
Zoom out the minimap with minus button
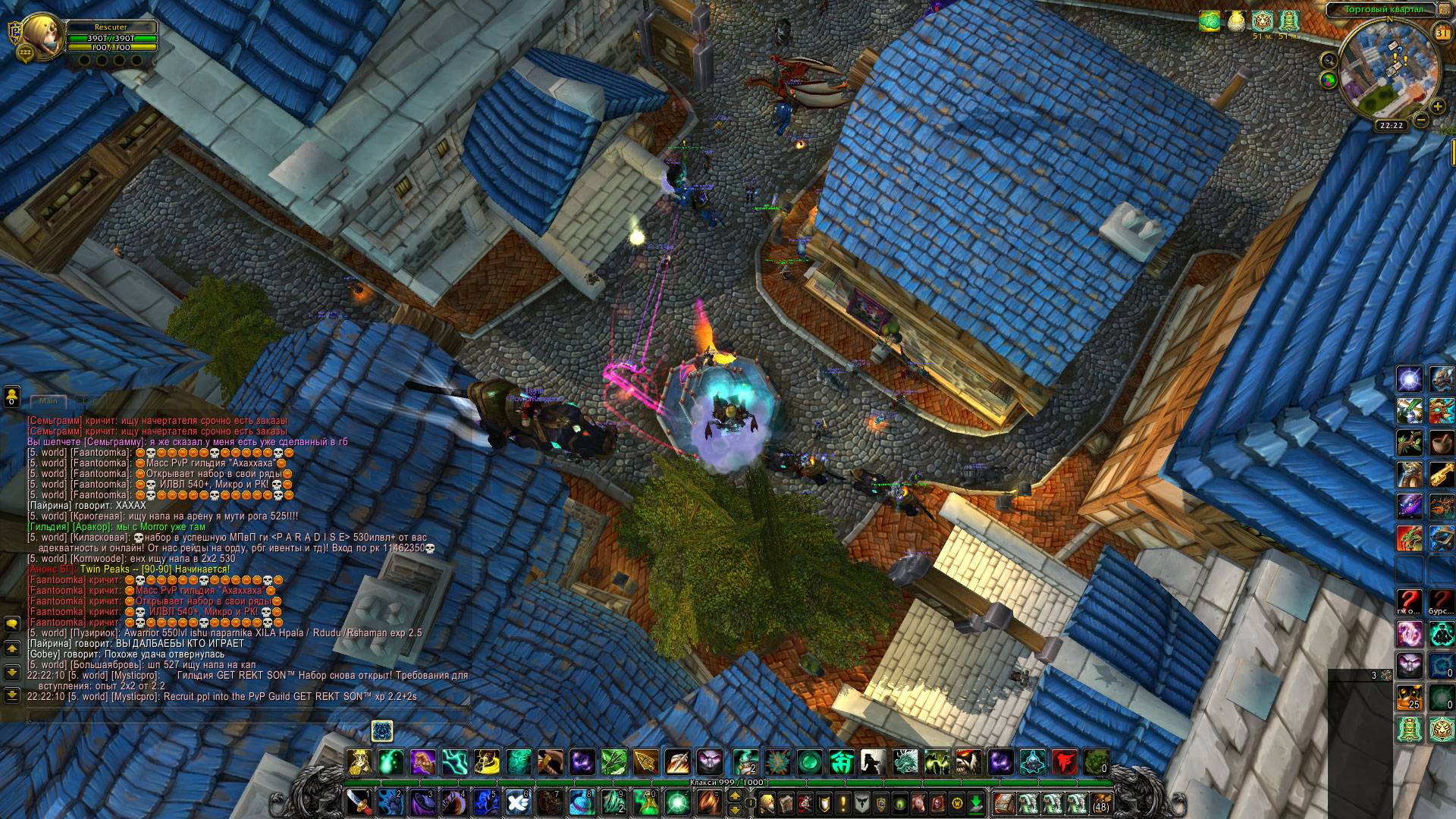(1421, 119)
